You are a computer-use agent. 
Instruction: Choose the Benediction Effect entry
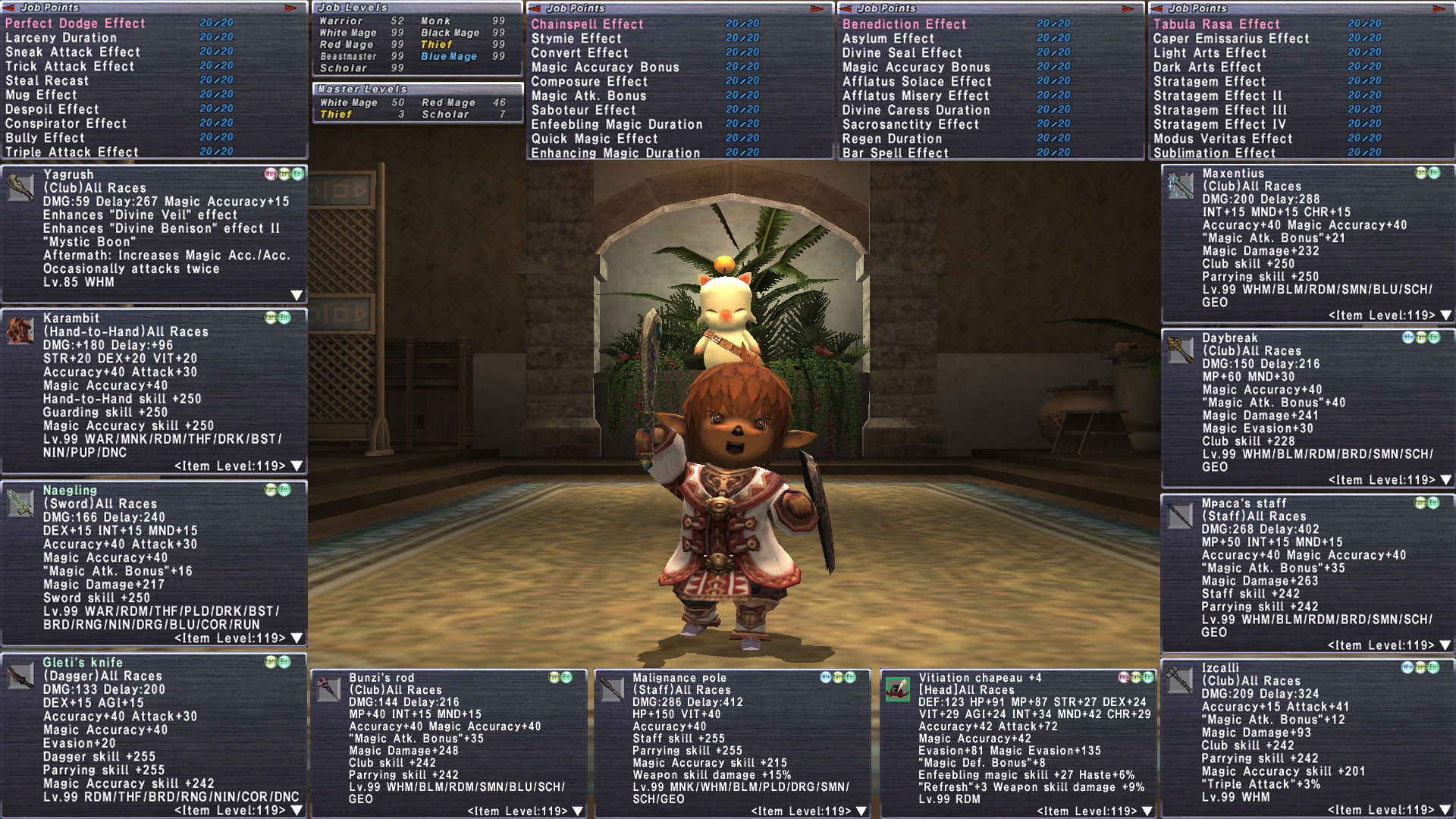[x=904, y=24]
